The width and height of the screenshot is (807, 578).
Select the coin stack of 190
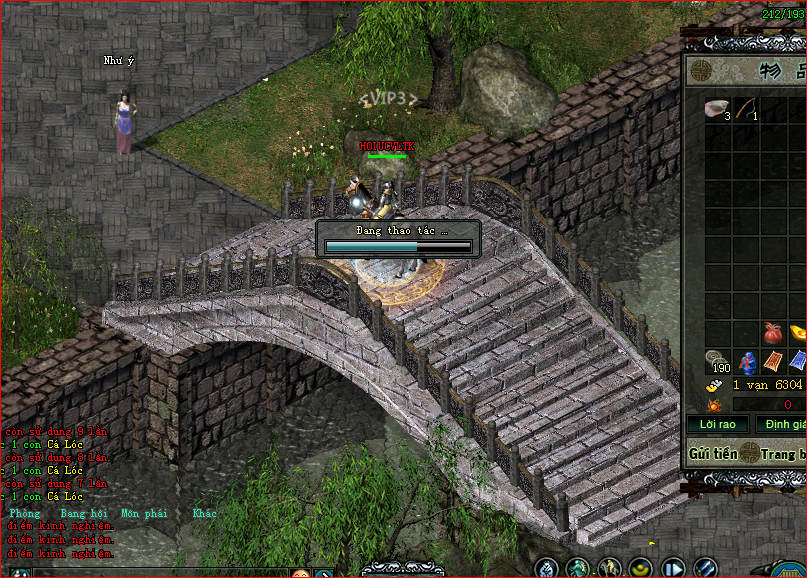[717, 361]
